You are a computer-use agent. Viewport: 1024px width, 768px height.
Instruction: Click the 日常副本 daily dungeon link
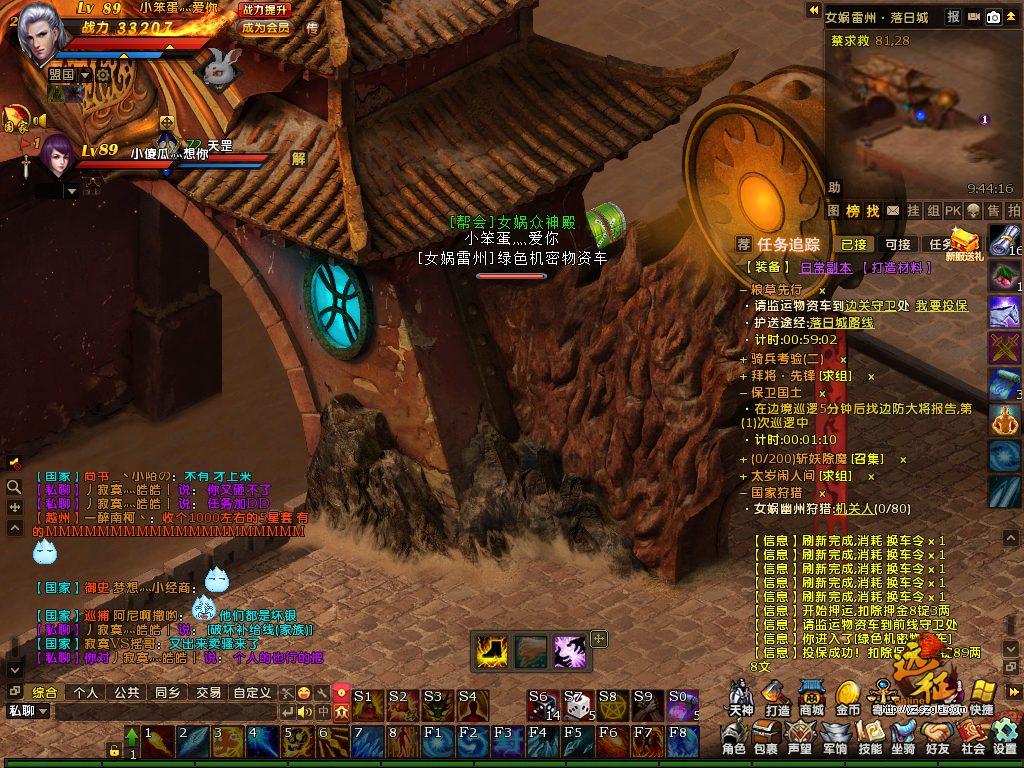click(826, 268)
